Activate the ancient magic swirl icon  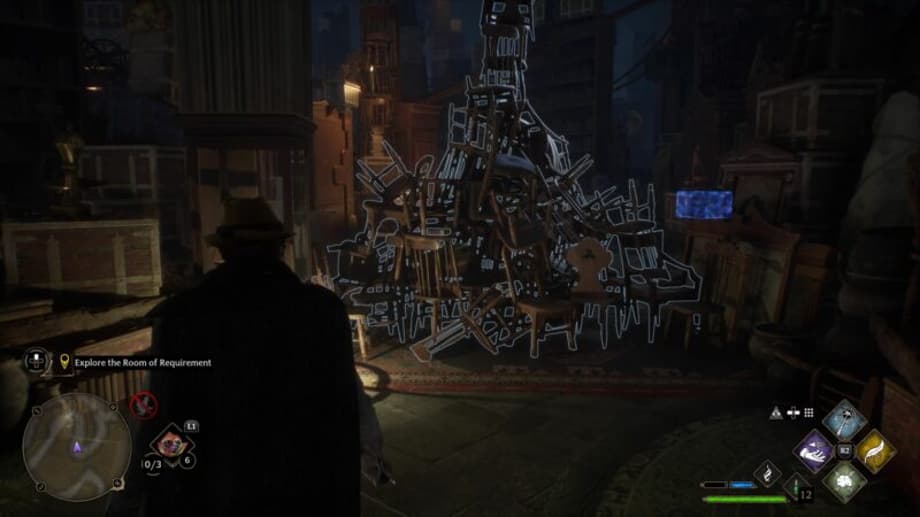point(767,472)
